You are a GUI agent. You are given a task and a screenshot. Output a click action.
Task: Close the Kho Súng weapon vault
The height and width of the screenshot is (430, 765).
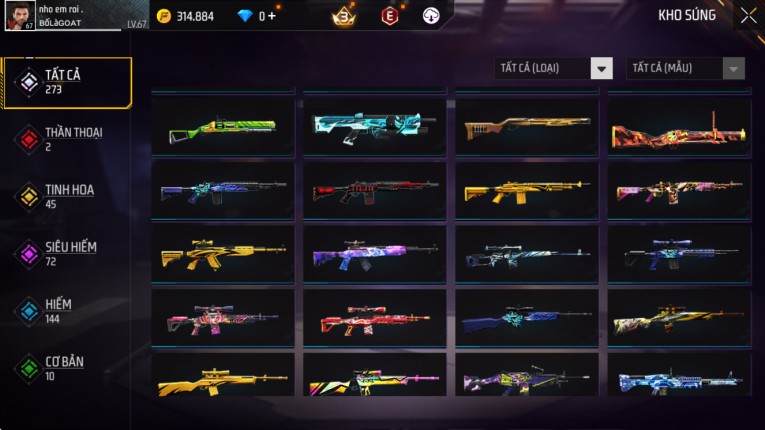tap(748, 15)
